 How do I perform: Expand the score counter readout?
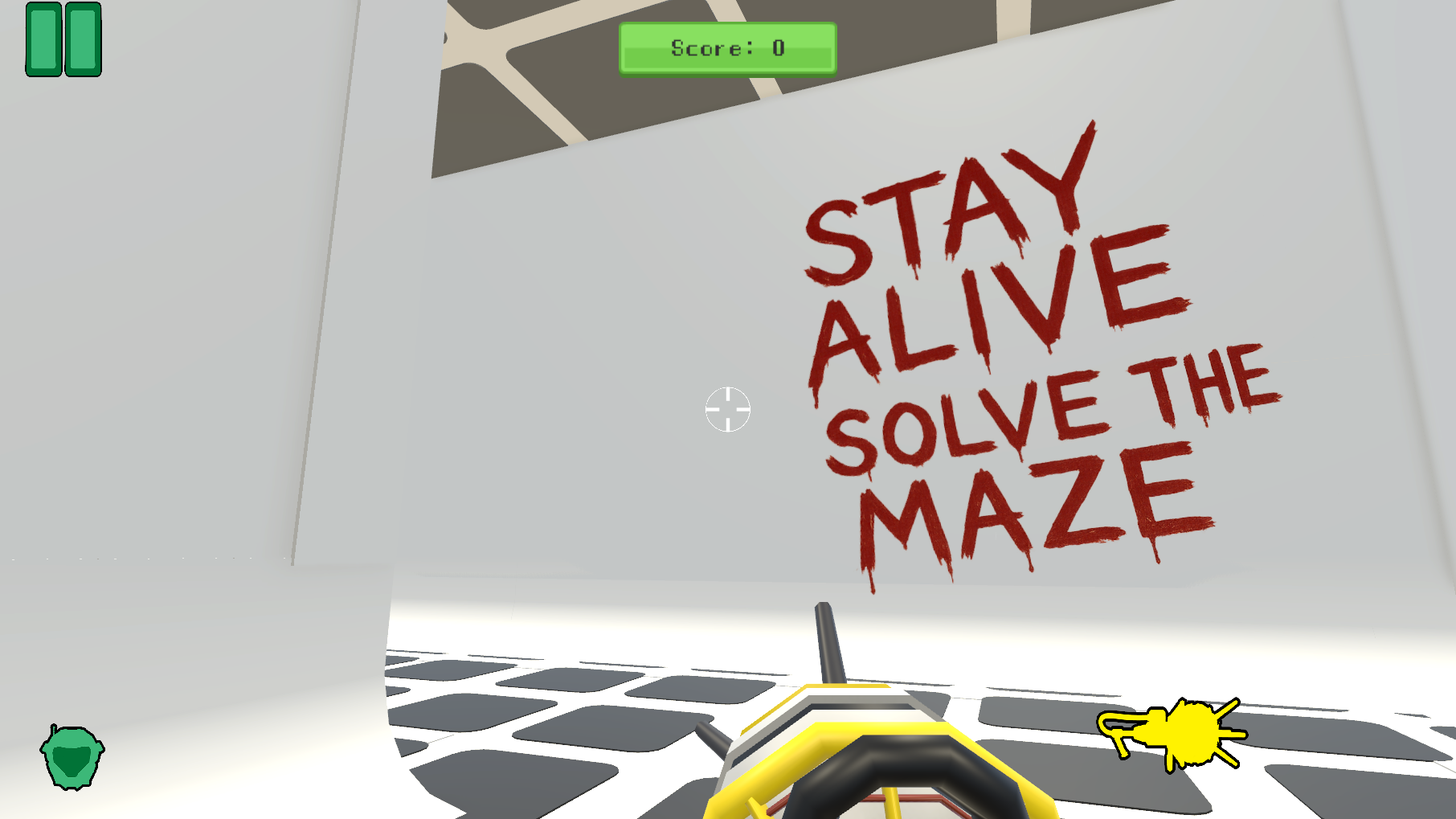[x=726, y=48]
